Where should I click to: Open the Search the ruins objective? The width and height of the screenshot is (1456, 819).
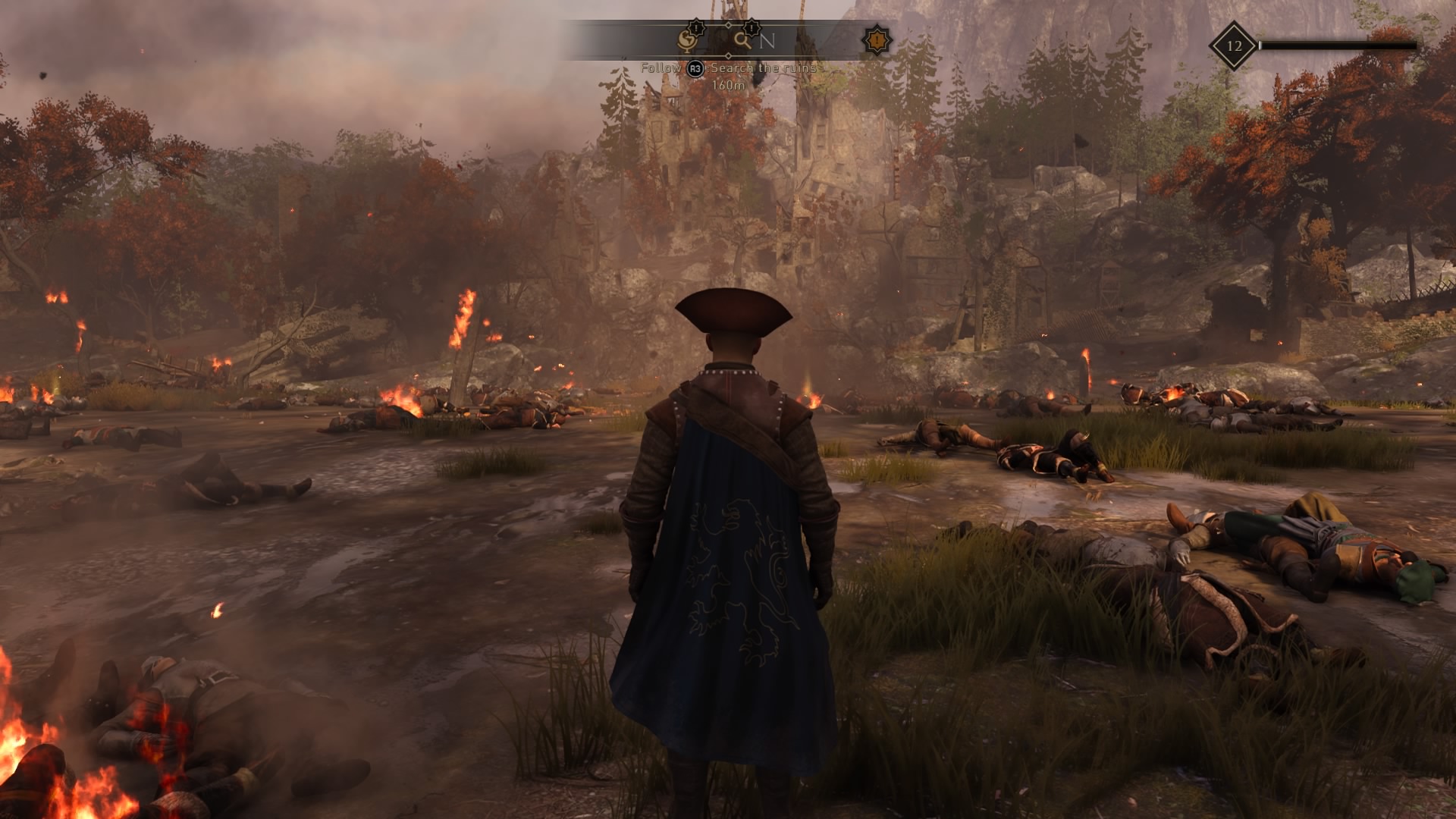[x=763, y=68]
